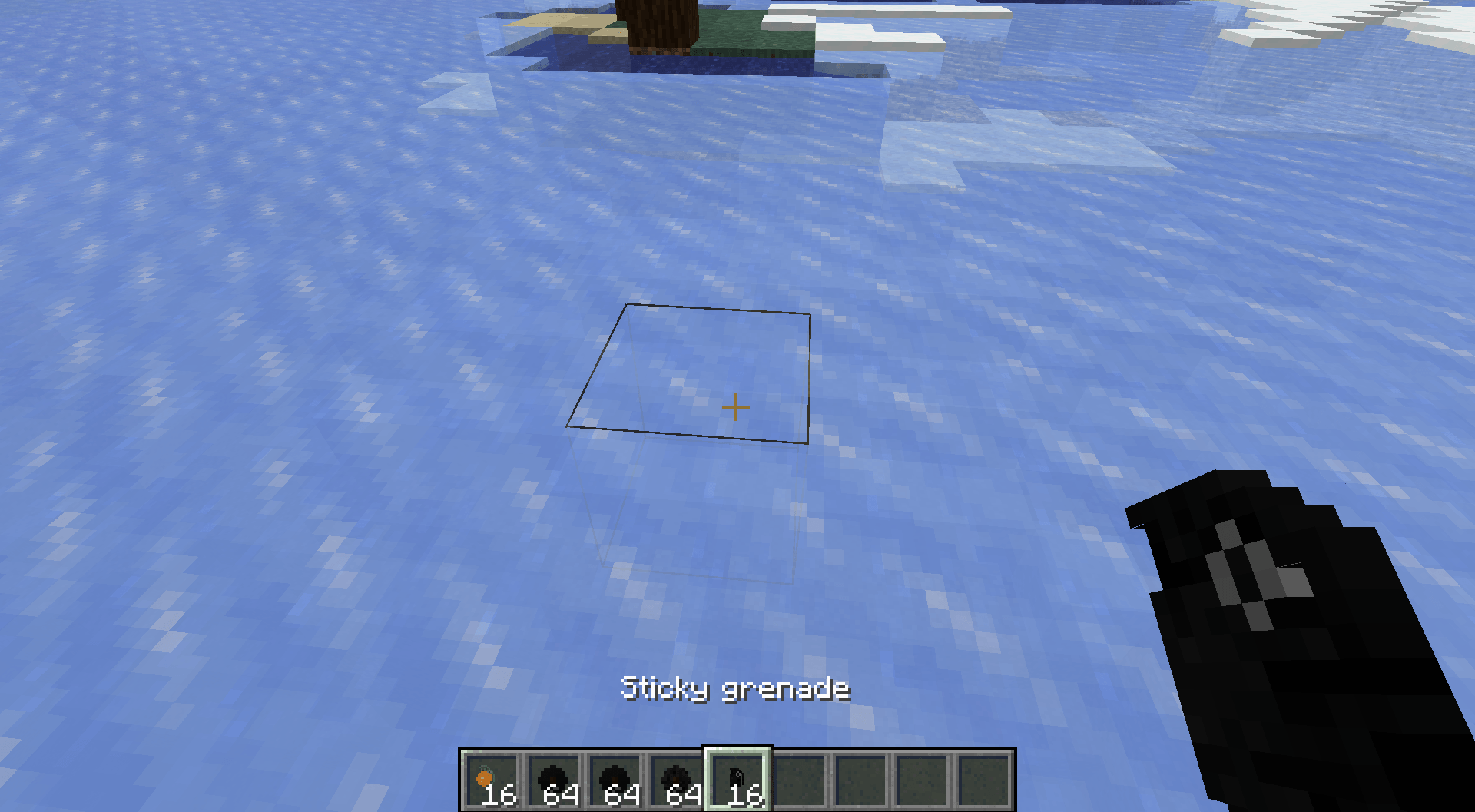Select the third stack of 64 grenades
1475x812 pixels.
click(675, 777)
